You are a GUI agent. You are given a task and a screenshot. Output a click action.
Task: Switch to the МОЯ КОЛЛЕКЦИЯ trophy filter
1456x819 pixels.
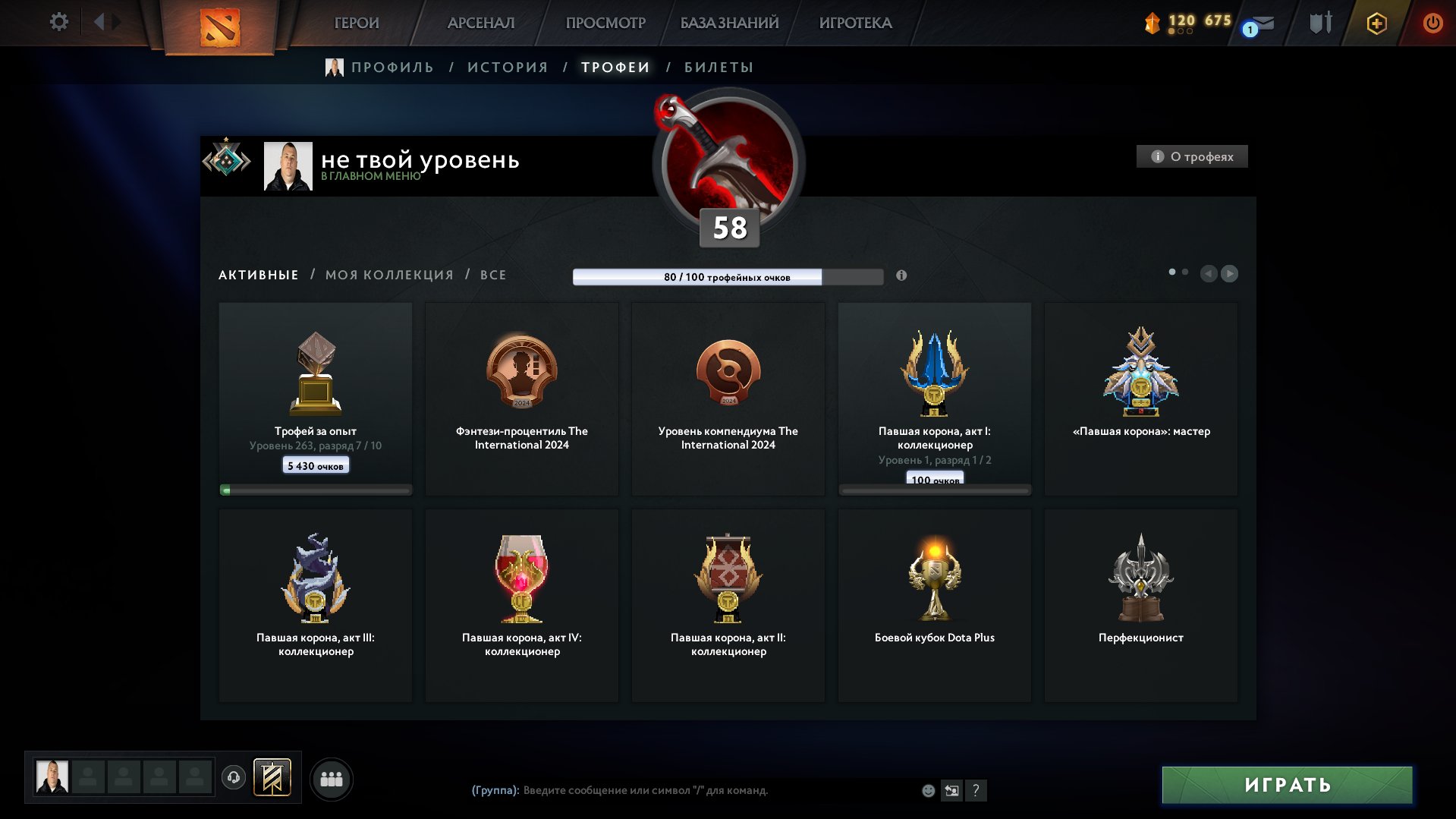click(390, 274)
